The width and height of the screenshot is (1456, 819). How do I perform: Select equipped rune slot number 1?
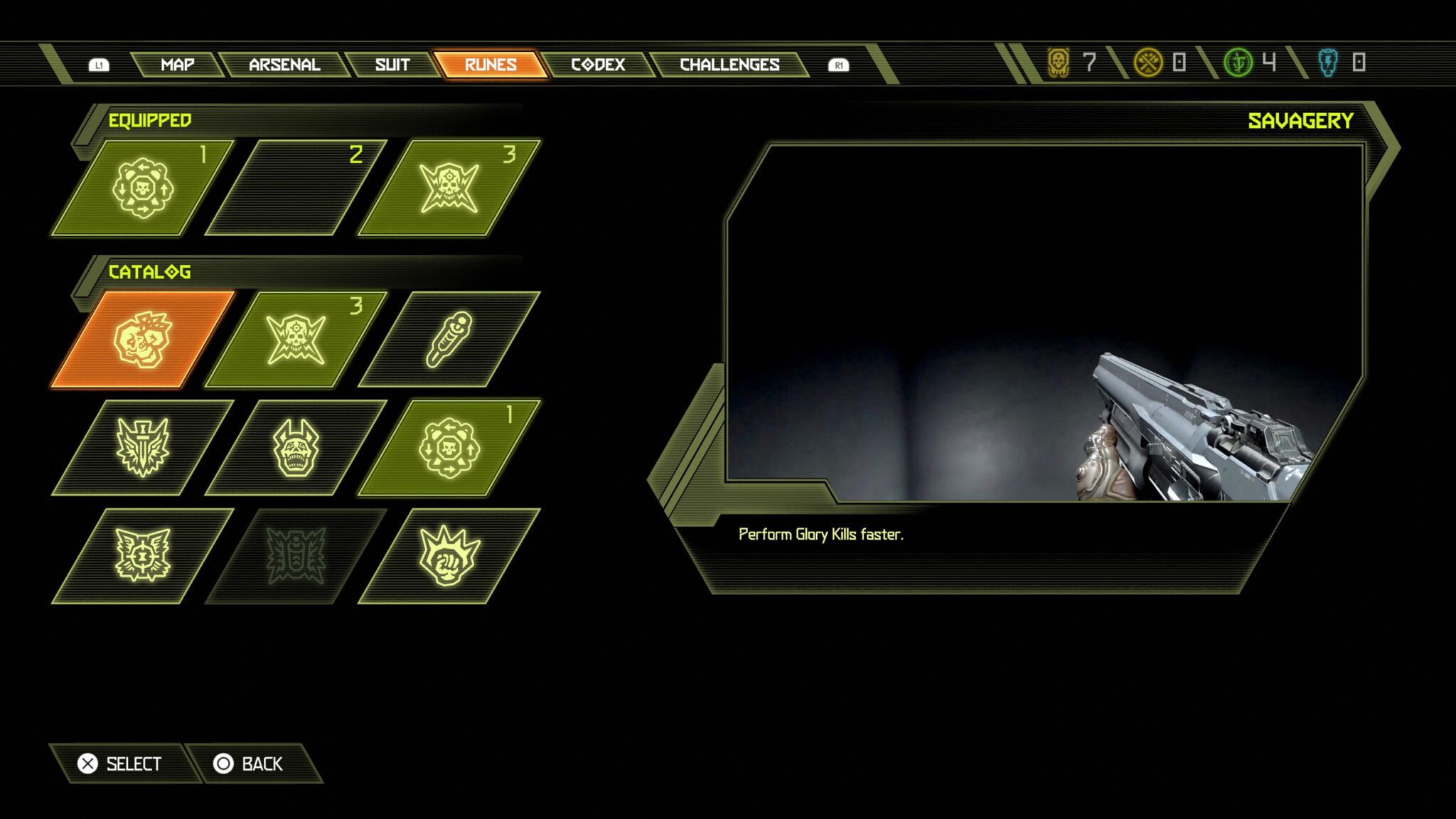tap(143, 188)
